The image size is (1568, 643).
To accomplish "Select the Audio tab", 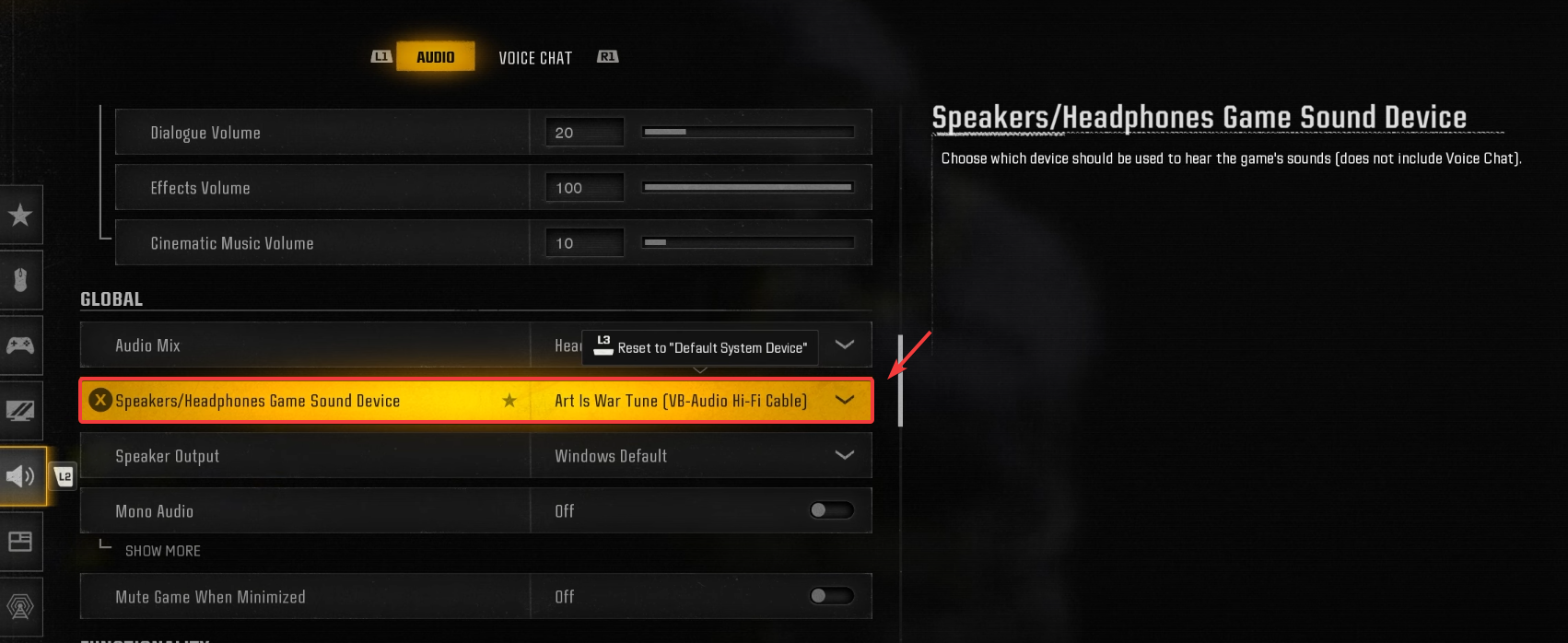I will (435, 57).
